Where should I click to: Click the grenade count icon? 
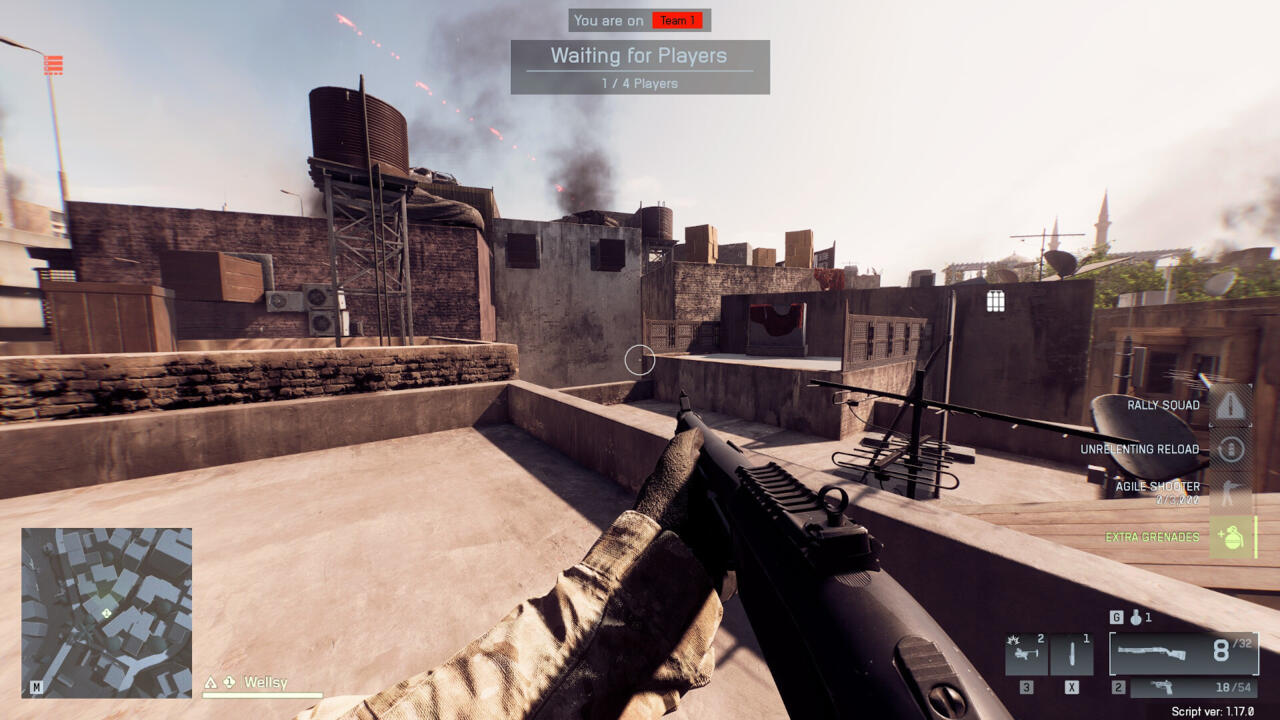click(x=1136, y=618)
